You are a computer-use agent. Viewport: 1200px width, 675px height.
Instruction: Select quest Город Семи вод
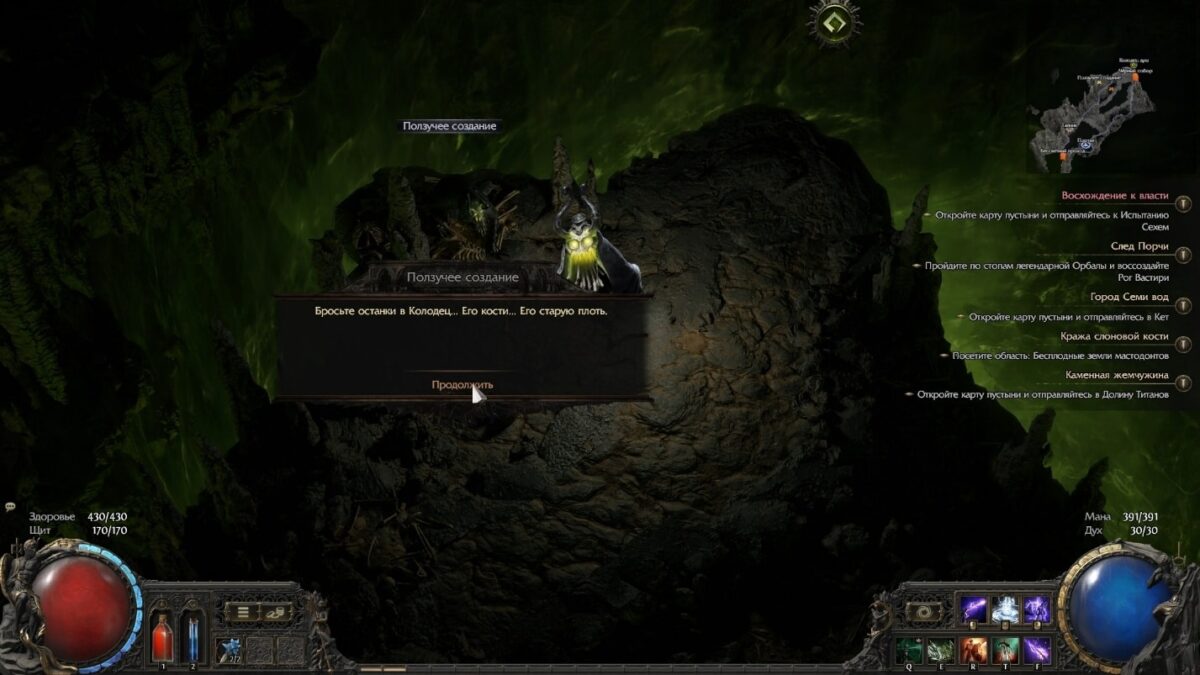[x=1129, y=297]
